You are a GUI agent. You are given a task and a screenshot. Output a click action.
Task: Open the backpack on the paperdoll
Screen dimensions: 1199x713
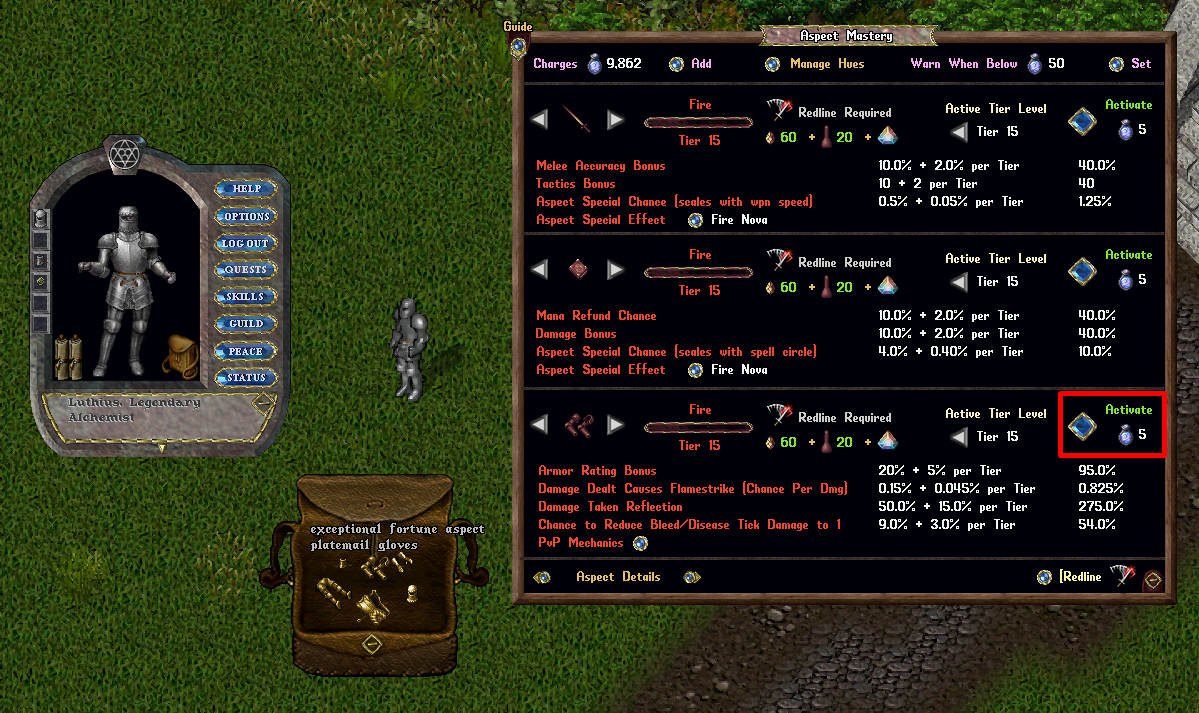(179, 354)
